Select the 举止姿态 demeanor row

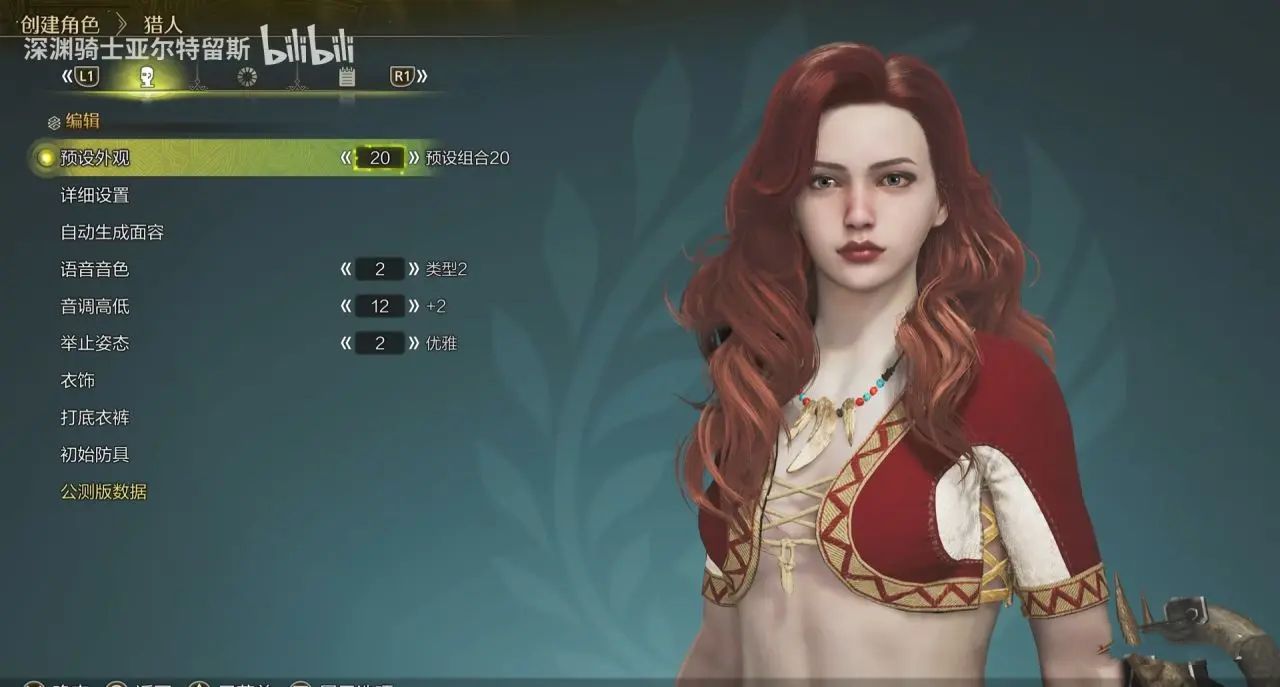95,343
